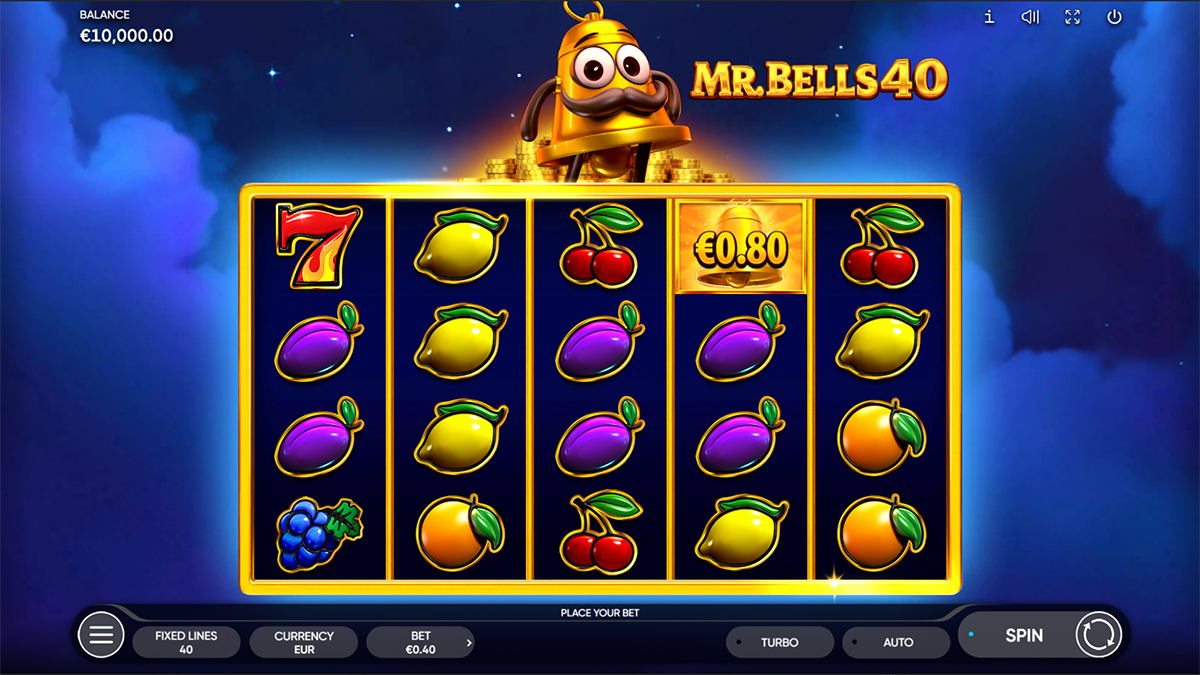
Task: Open the game info icon
Action: (x=989, y=17)
